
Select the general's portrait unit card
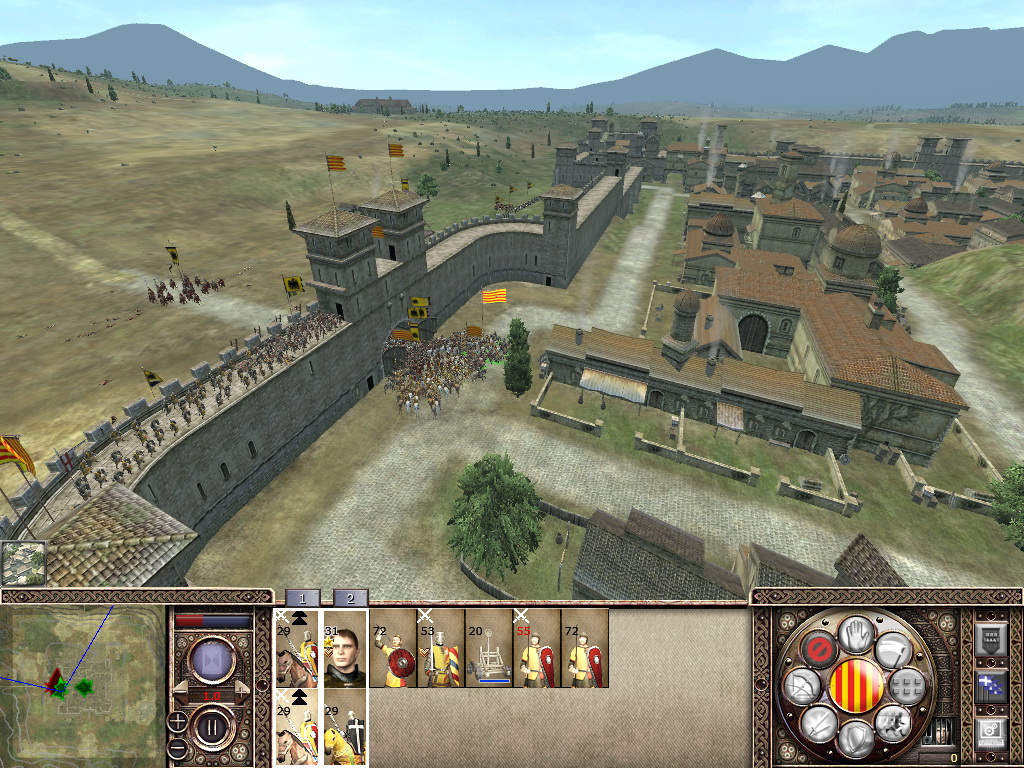[346, 648]
